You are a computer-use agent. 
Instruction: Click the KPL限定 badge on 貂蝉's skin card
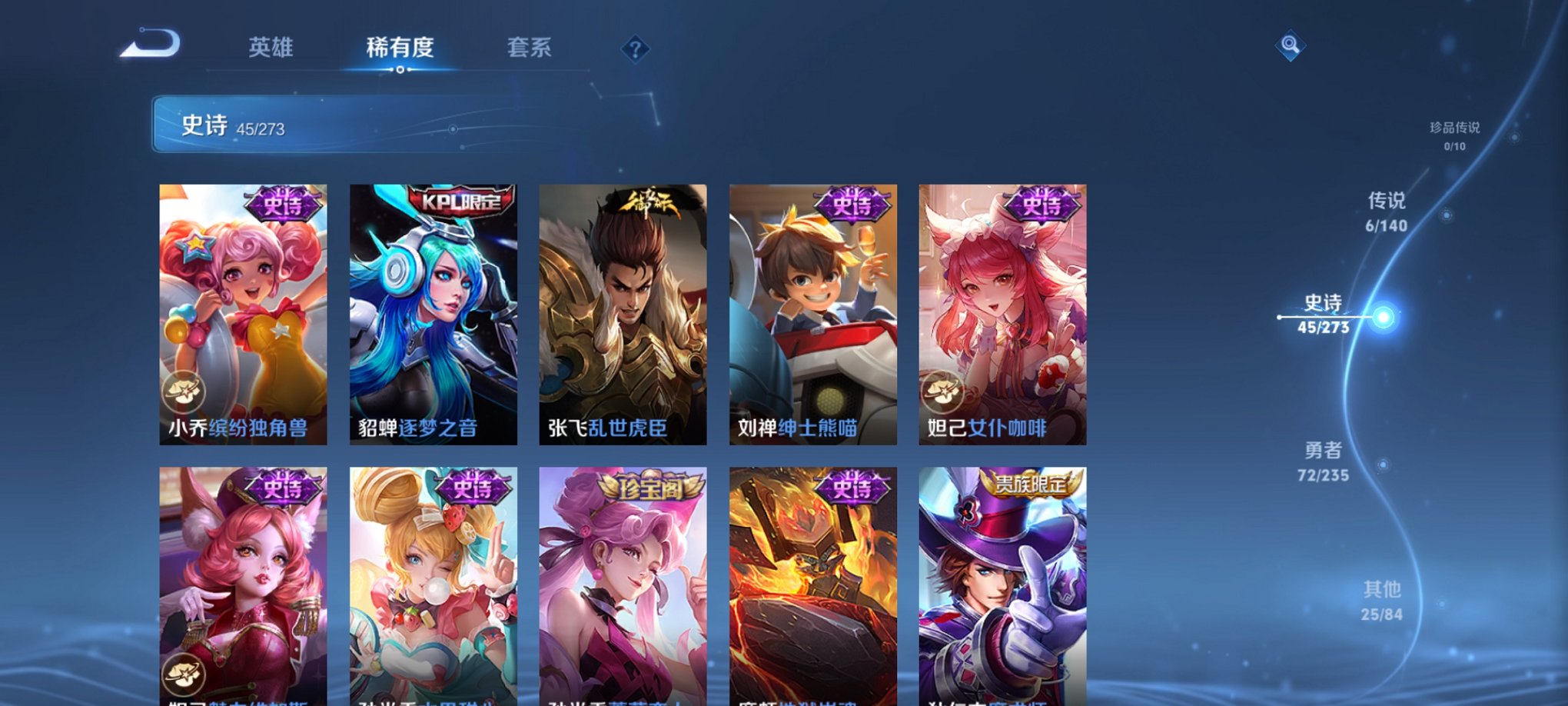point(460,201)
